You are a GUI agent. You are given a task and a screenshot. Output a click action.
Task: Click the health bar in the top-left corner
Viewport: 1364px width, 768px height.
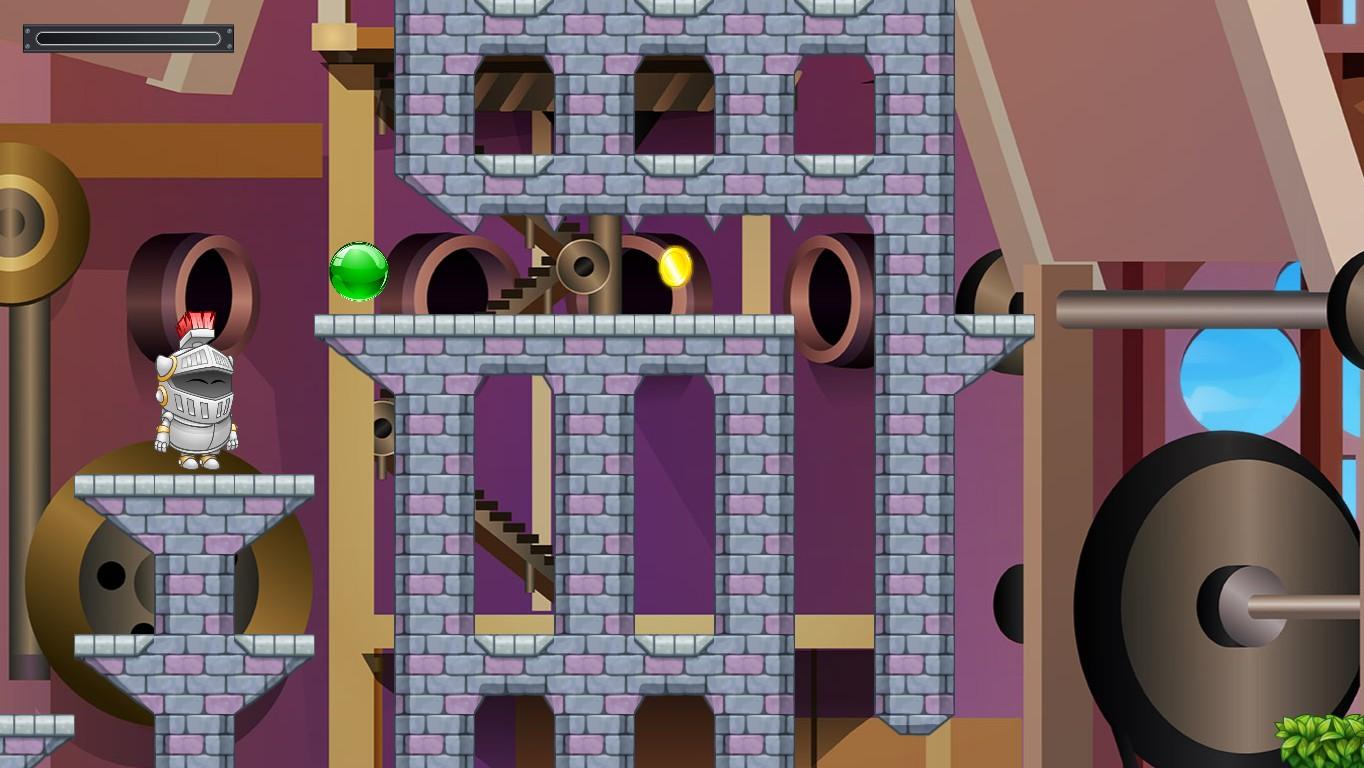128,38
